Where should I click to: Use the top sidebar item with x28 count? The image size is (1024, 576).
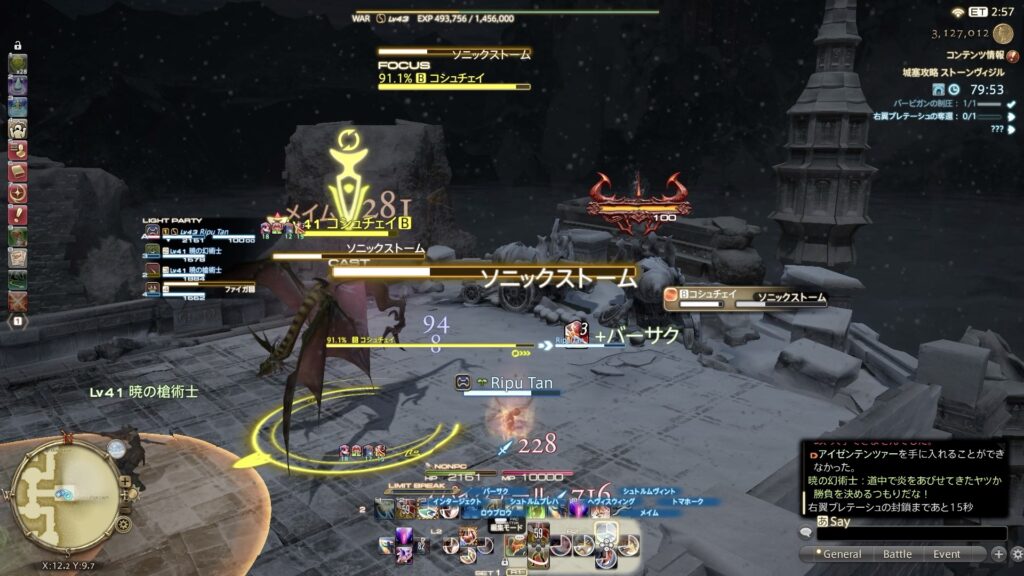coord(18,65)
